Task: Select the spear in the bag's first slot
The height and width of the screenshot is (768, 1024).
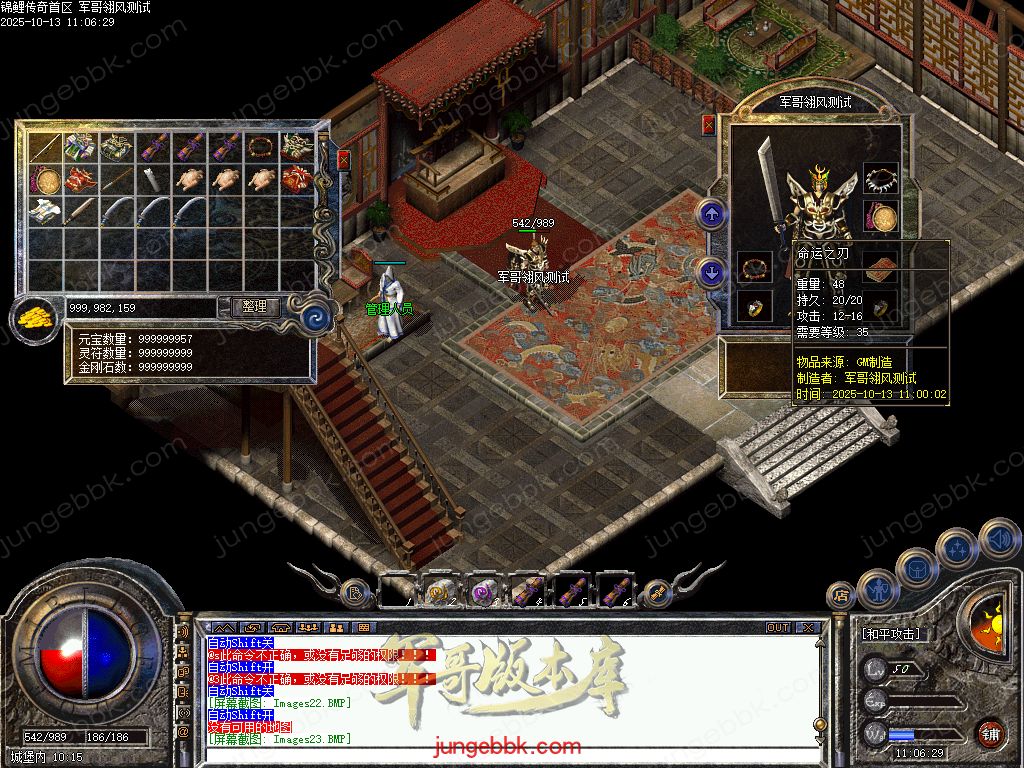Action: [x=45, y=149]
